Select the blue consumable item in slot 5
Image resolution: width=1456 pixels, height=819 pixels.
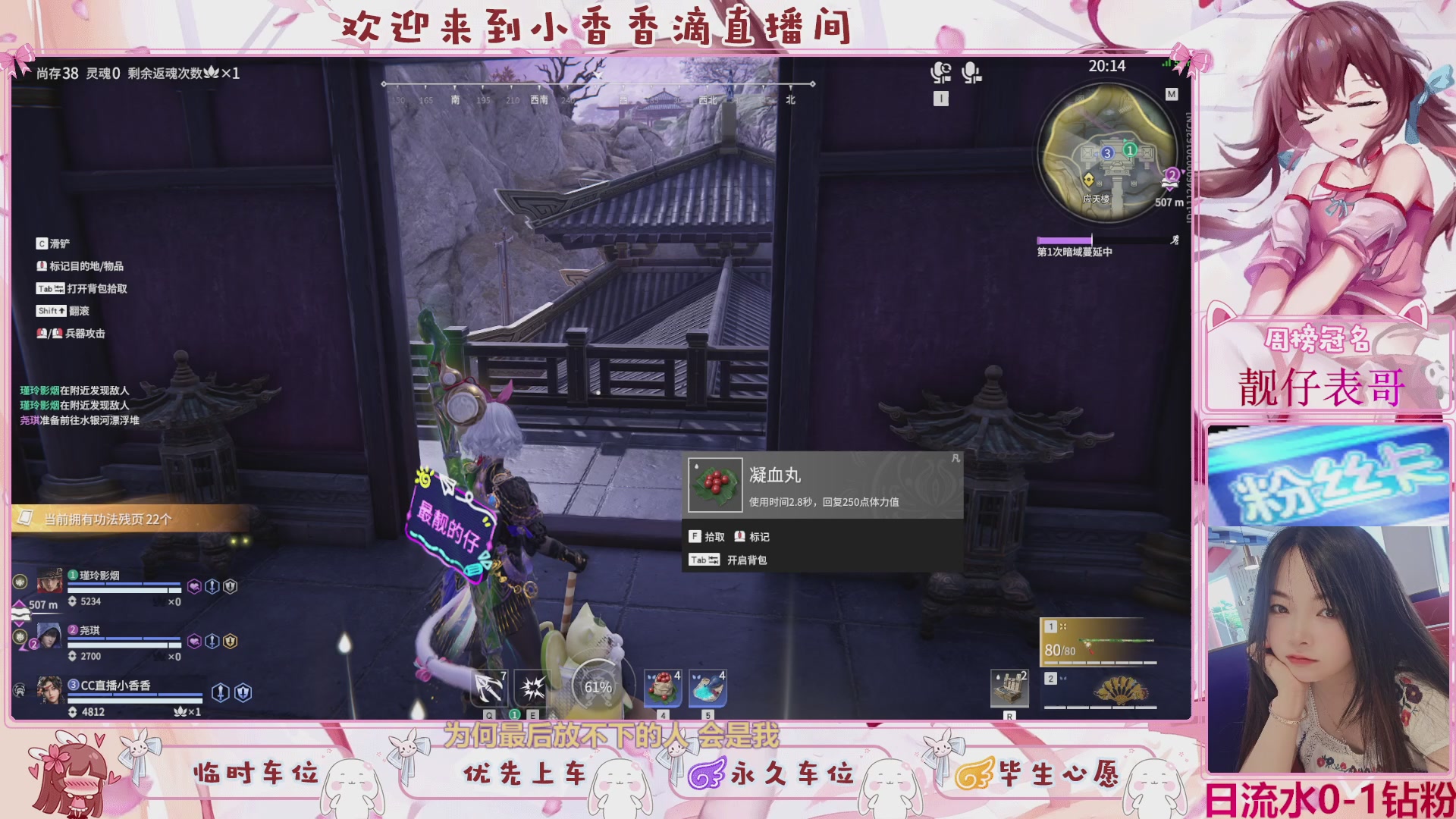[x=708, y=686]
